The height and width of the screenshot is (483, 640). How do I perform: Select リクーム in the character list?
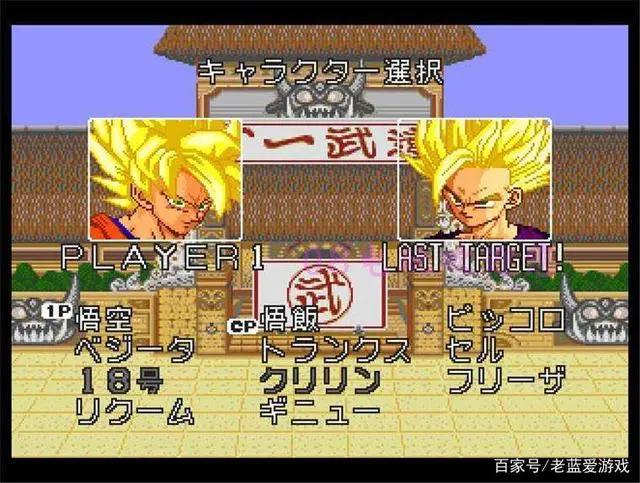[135, 410]
